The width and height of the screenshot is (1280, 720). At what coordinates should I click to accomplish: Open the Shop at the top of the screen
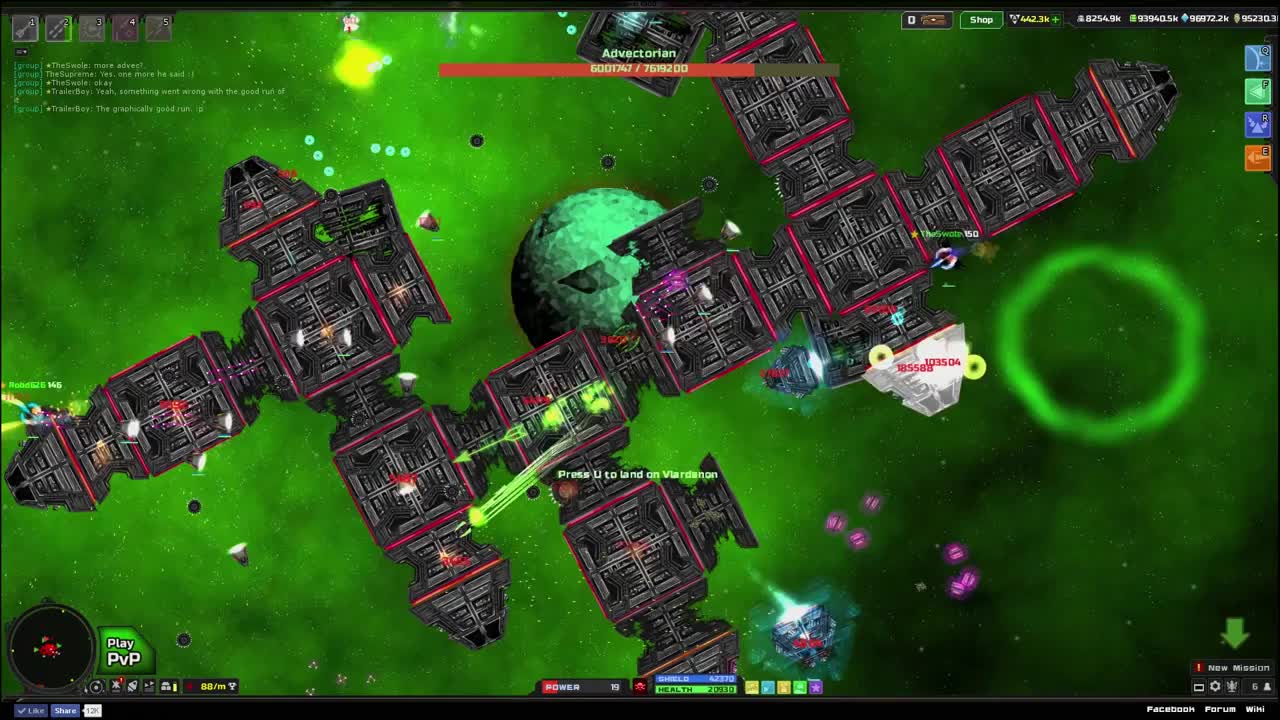(980, 18)
